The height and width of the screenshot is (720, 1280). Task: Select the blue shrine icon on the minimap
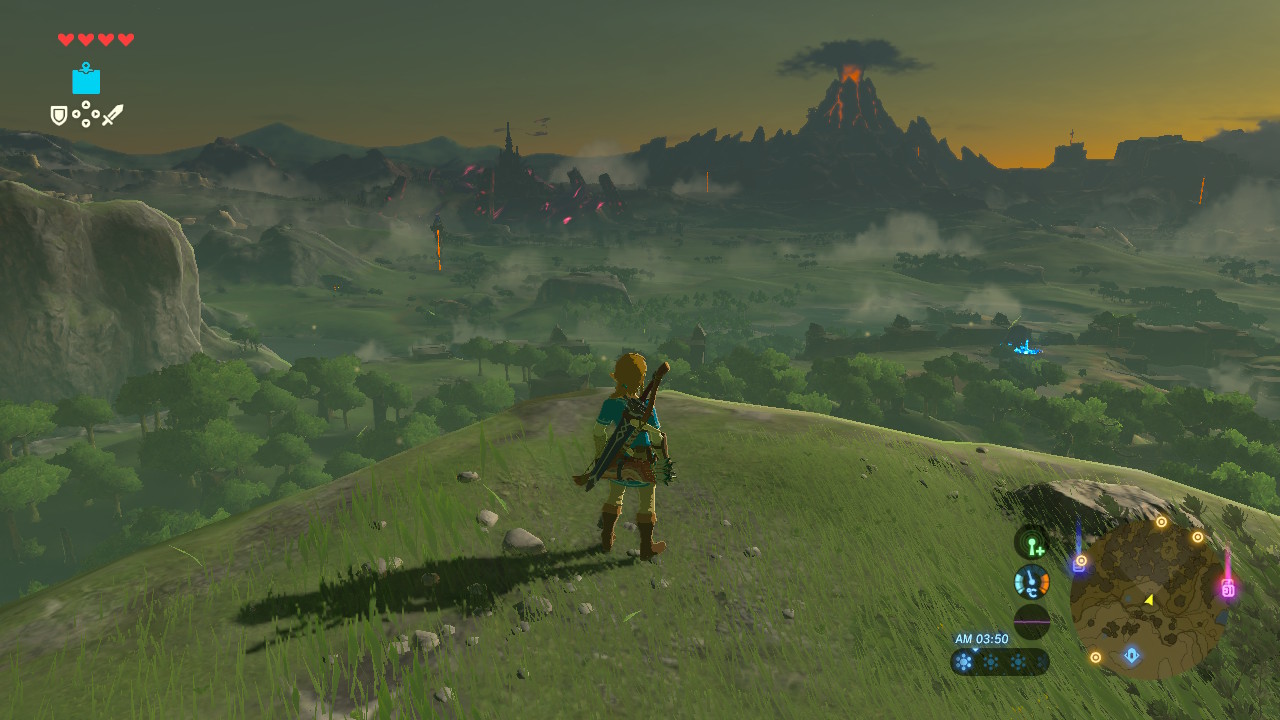coord(1131,656)
